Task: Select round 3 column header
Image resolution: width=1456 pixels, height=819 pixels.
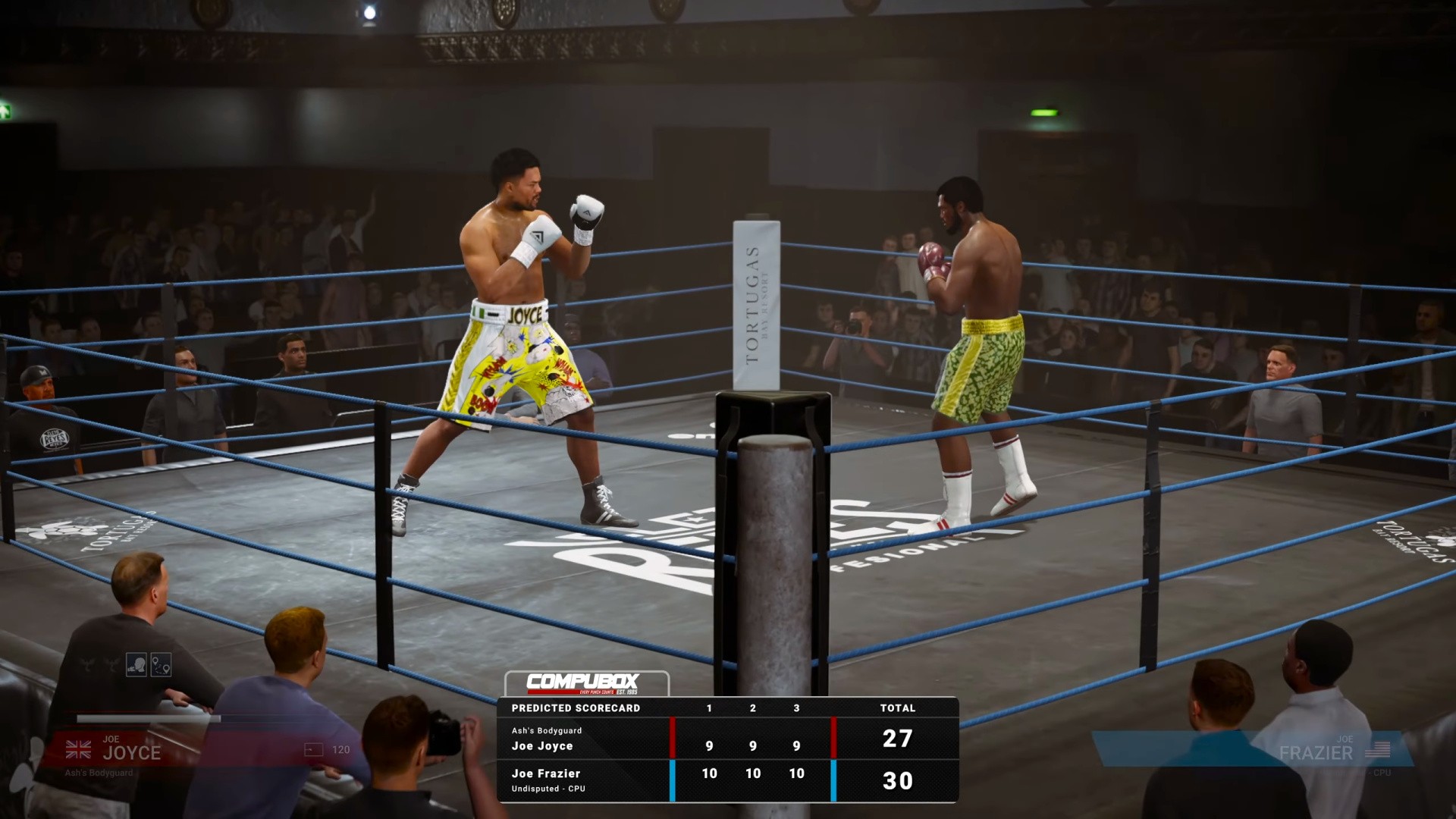Action: (x=796, y=708)
